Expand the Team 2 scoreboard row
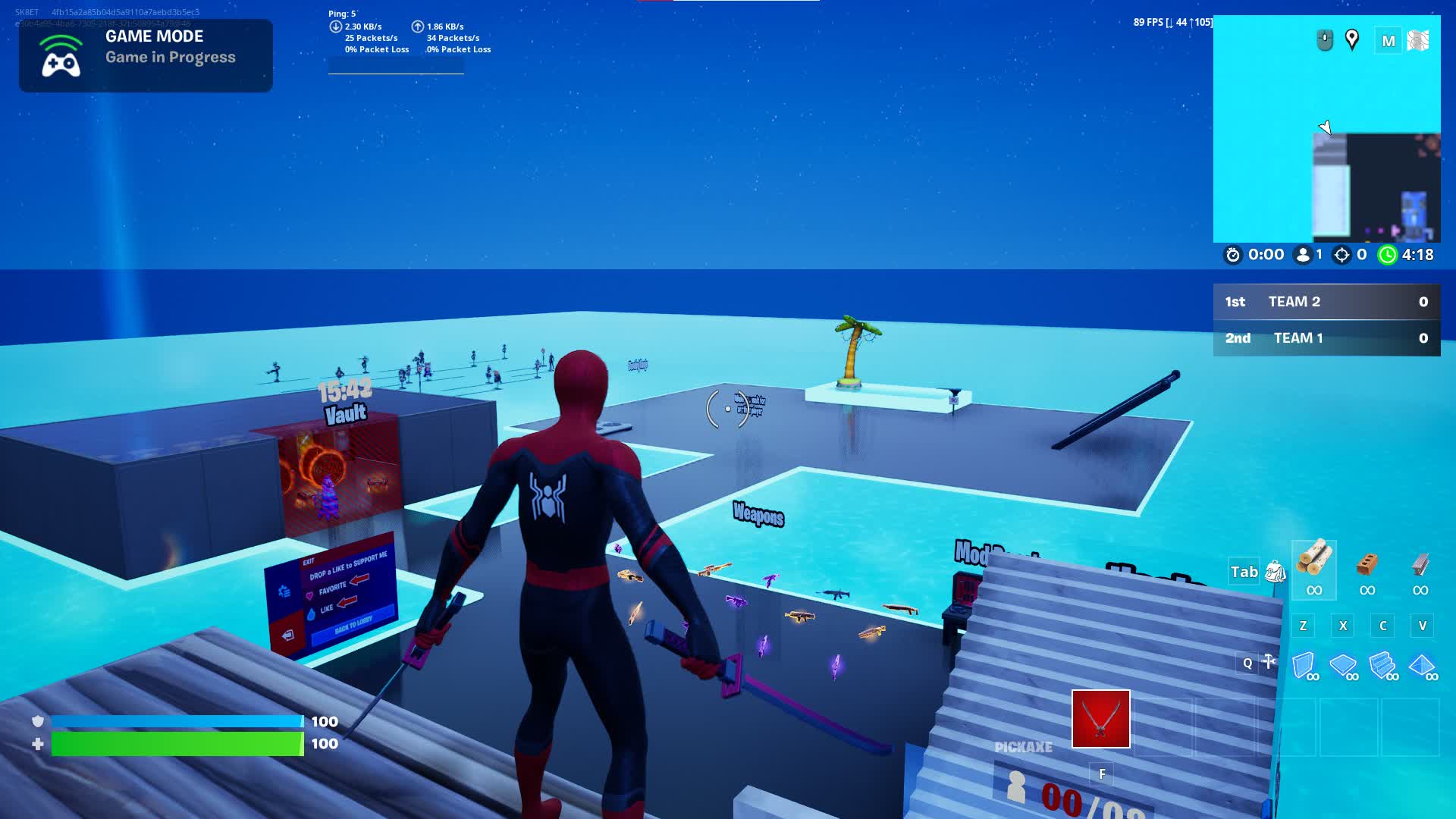Image resolution: width=1456 pixels, height=819 pixels. pyautogui.click(x=1327, y=301)
